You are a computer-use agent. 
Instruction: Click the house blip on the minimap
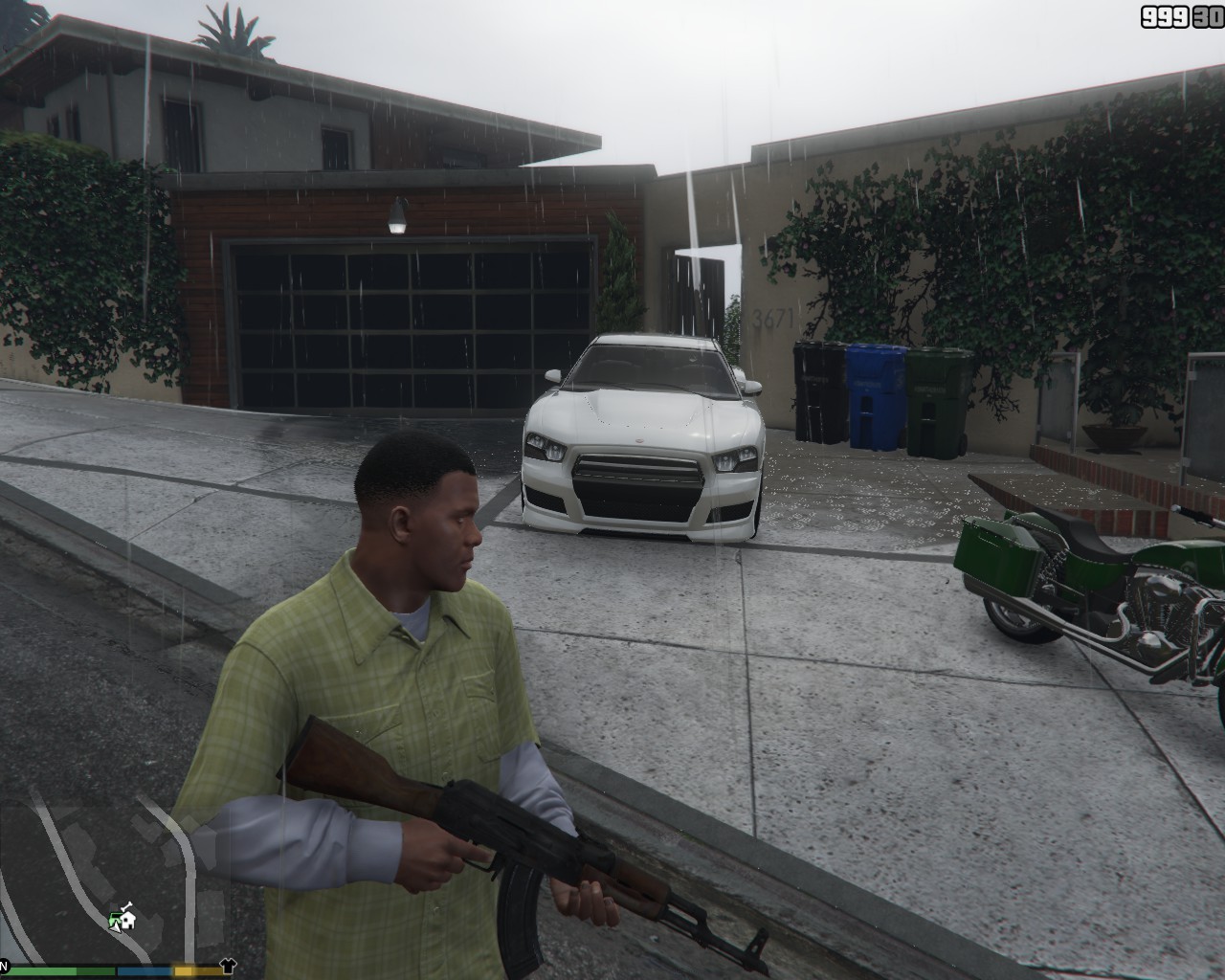pos(128,922)
